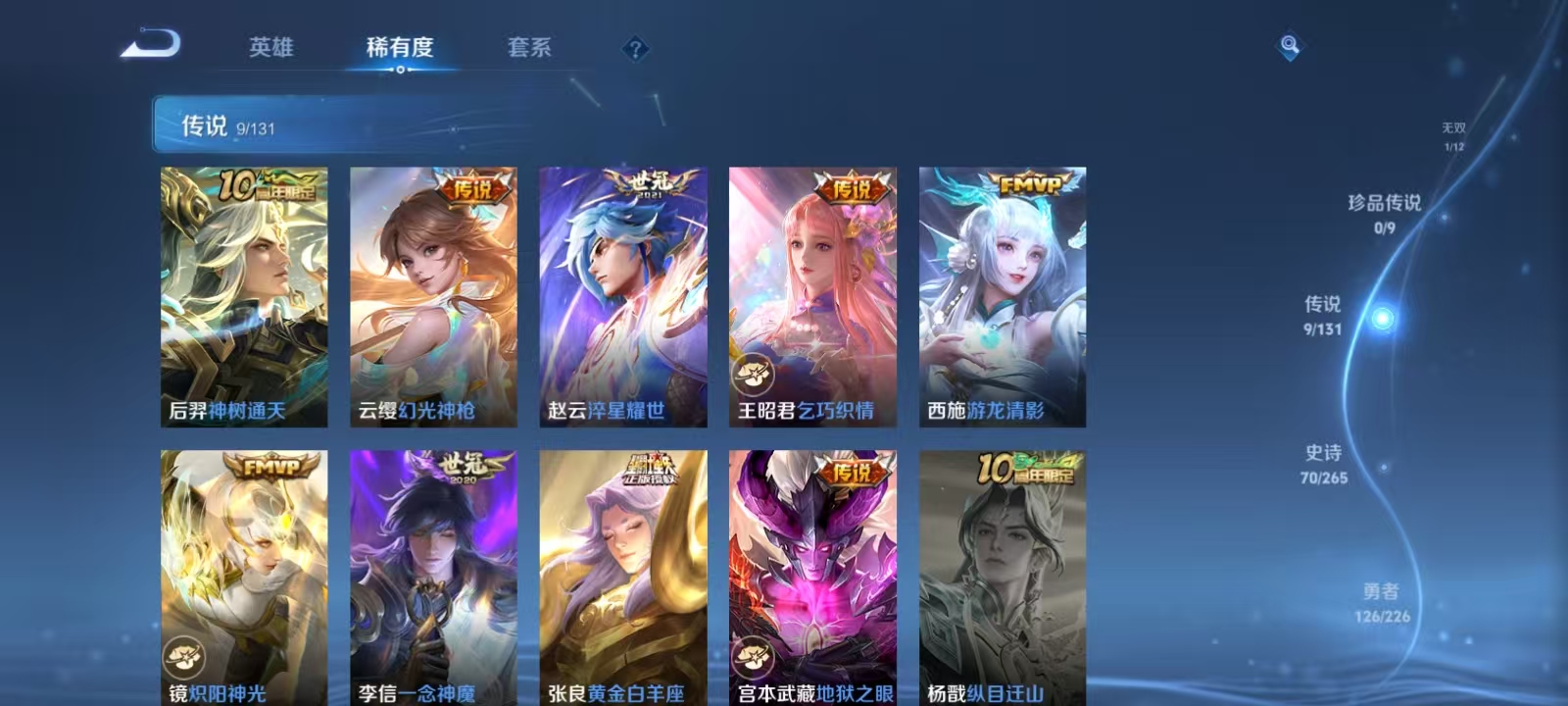1568x706 pixels.
Task: Open the skin search via magnifier icon
Action: pos(1288,43)
